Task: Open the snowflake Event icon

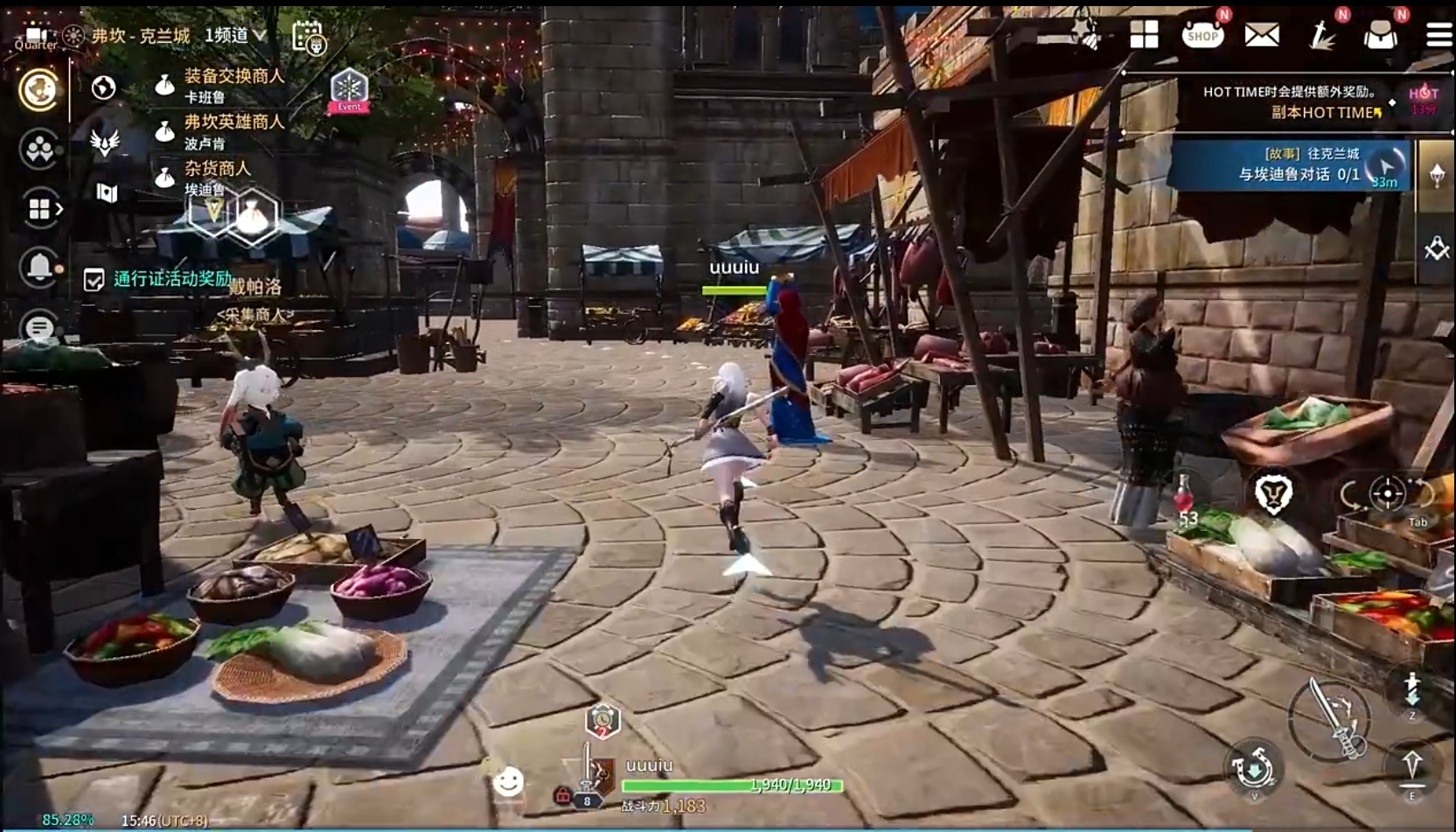Action: (348, 89)
